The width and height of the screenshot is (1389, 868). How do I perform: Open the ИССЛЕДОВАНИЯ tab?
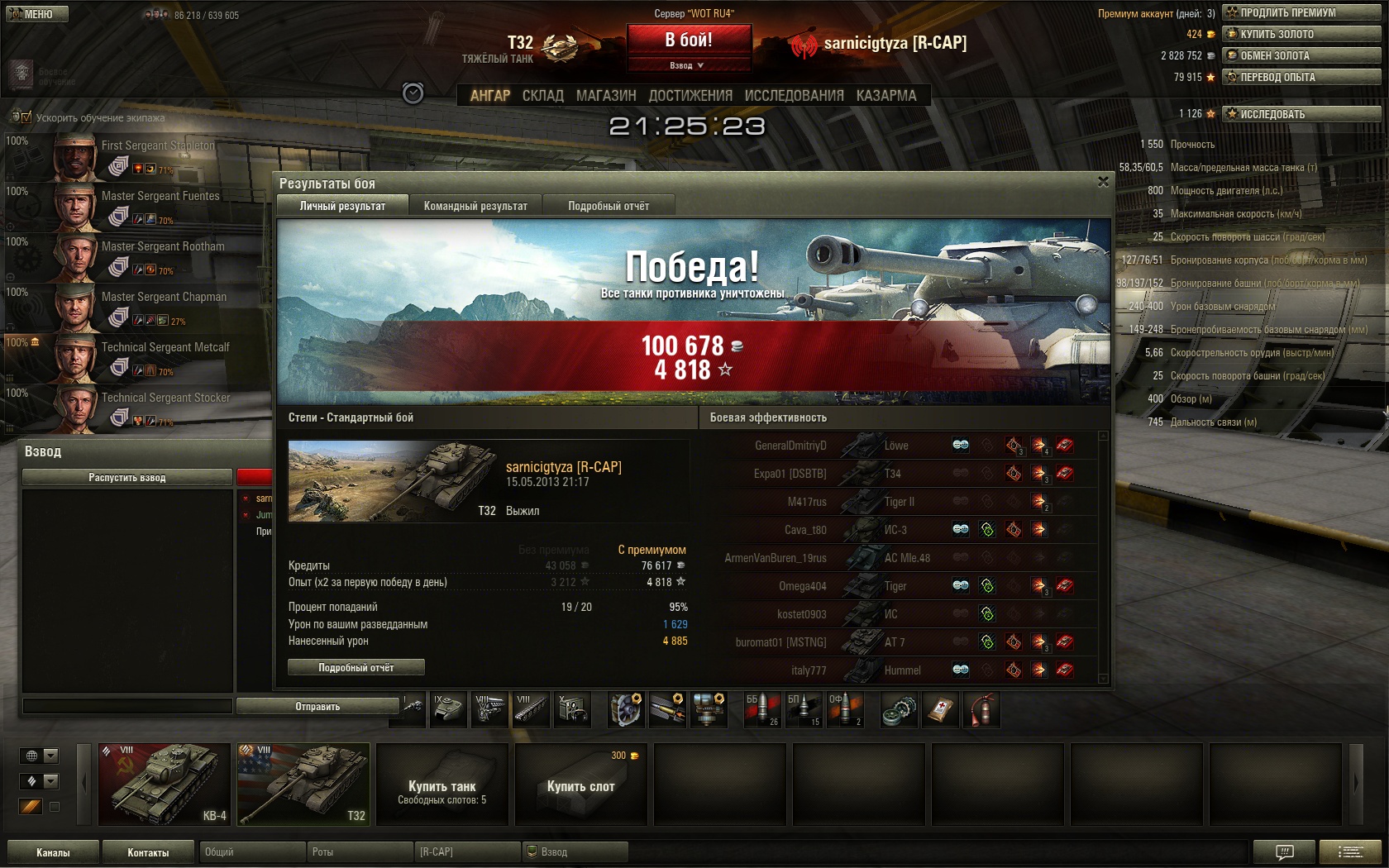794,96
